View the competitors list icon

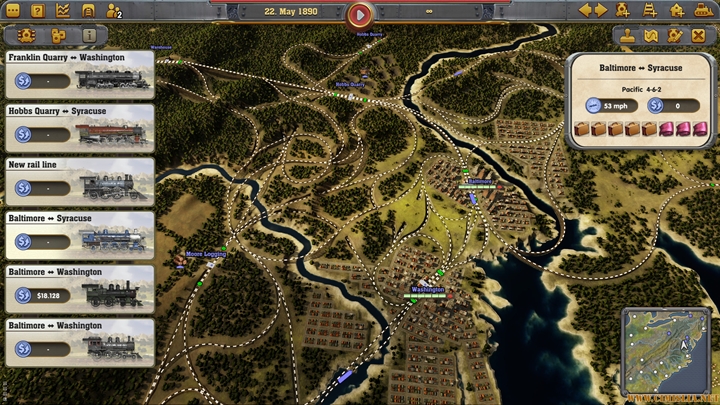click(113, 12)
